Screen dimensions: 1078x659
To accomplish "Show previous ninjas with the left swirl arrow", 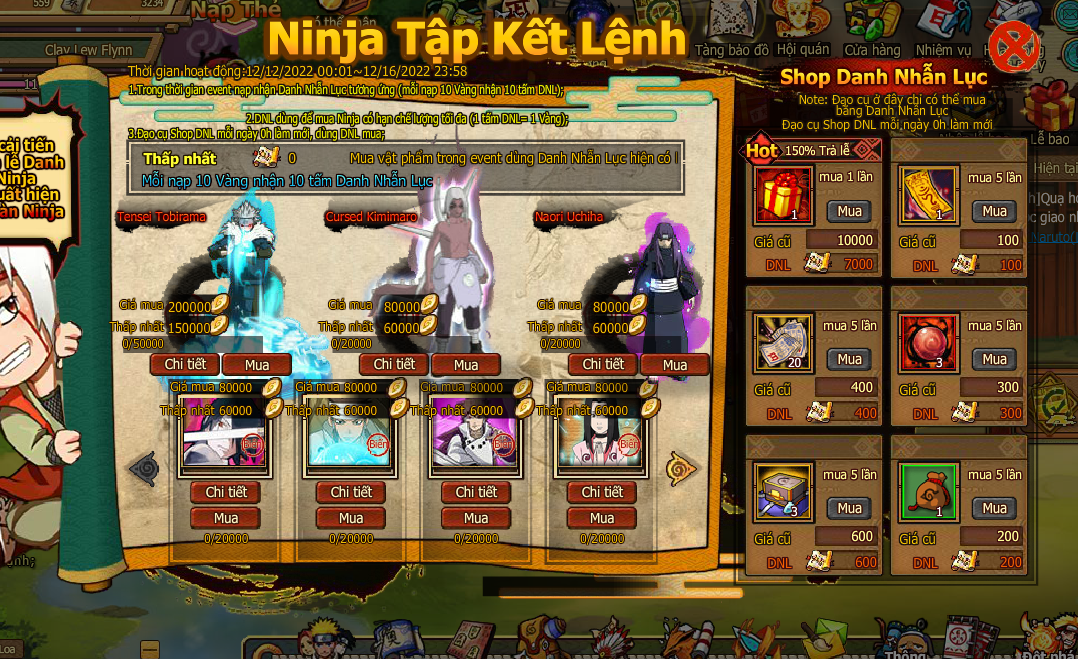I will (x=144, y=466).
